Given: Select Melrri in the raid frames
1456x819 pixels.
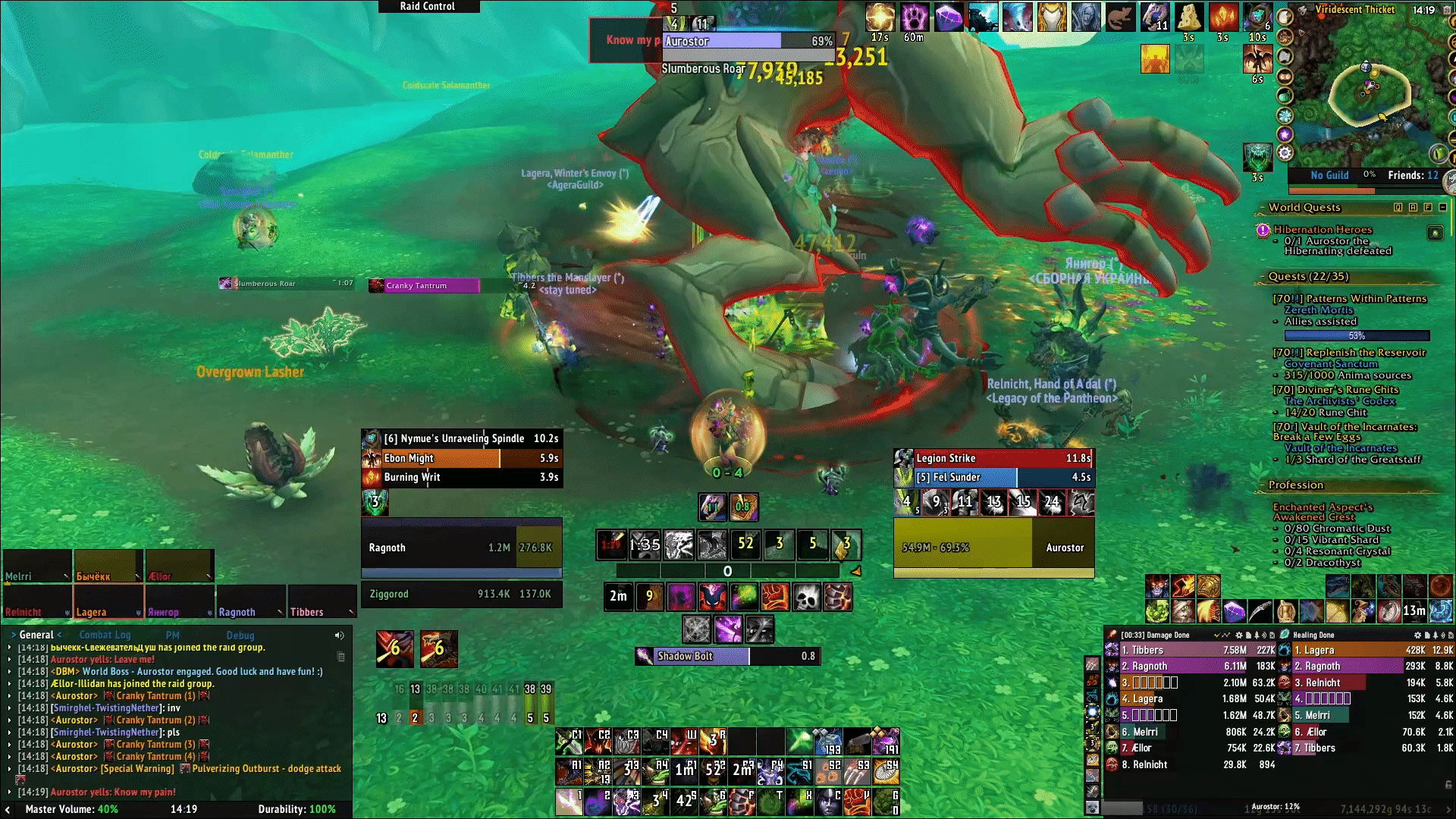Looking at the screenshot, I should click(x=36, y=567).
